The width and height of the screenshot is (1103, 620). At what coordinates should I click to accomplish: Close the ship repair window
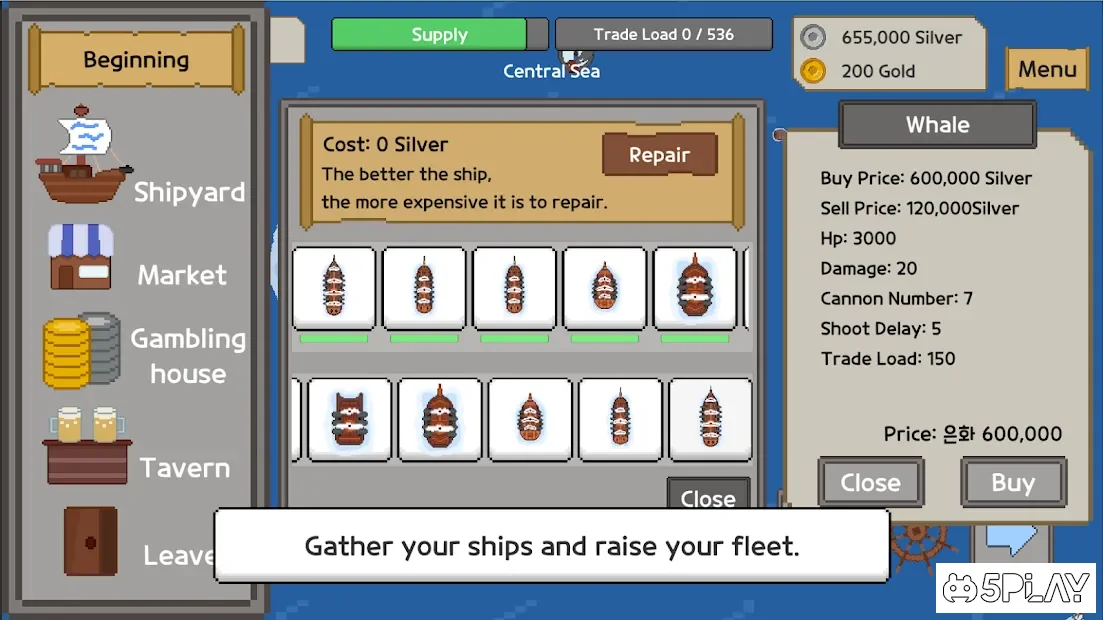[707, 495]
